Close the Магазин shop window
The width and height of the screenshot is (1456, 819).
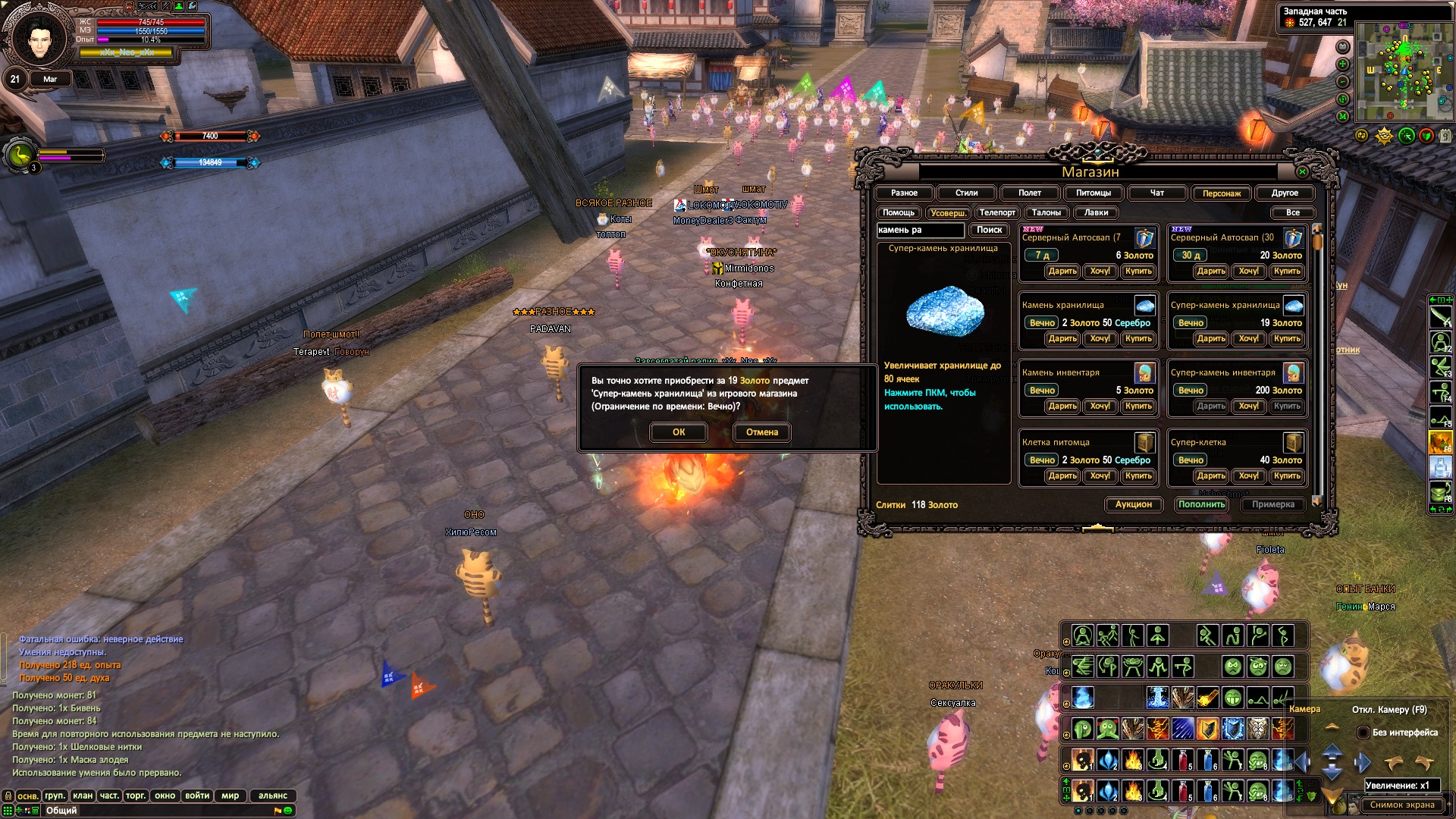coord(1302,172)
